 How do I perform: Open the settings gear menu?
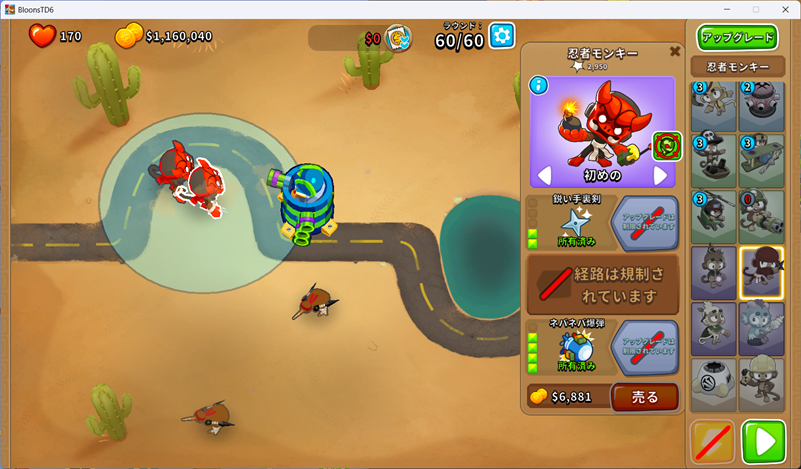pyautogui.click(x=501, y=37)
